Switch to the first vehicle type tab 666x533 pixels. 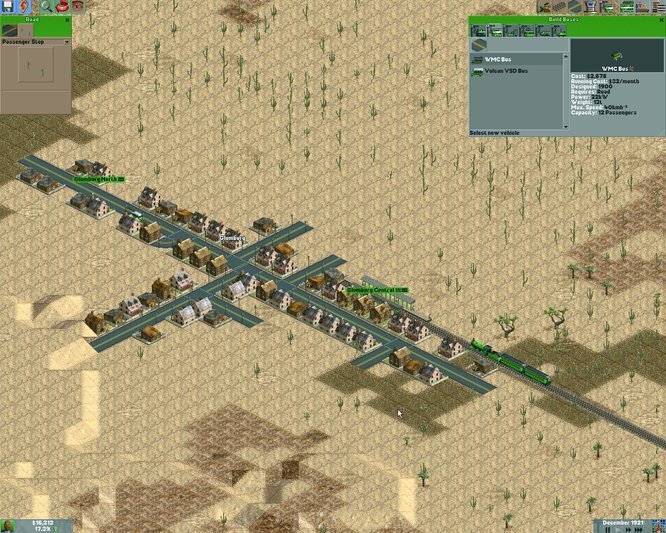pos(479,31)
